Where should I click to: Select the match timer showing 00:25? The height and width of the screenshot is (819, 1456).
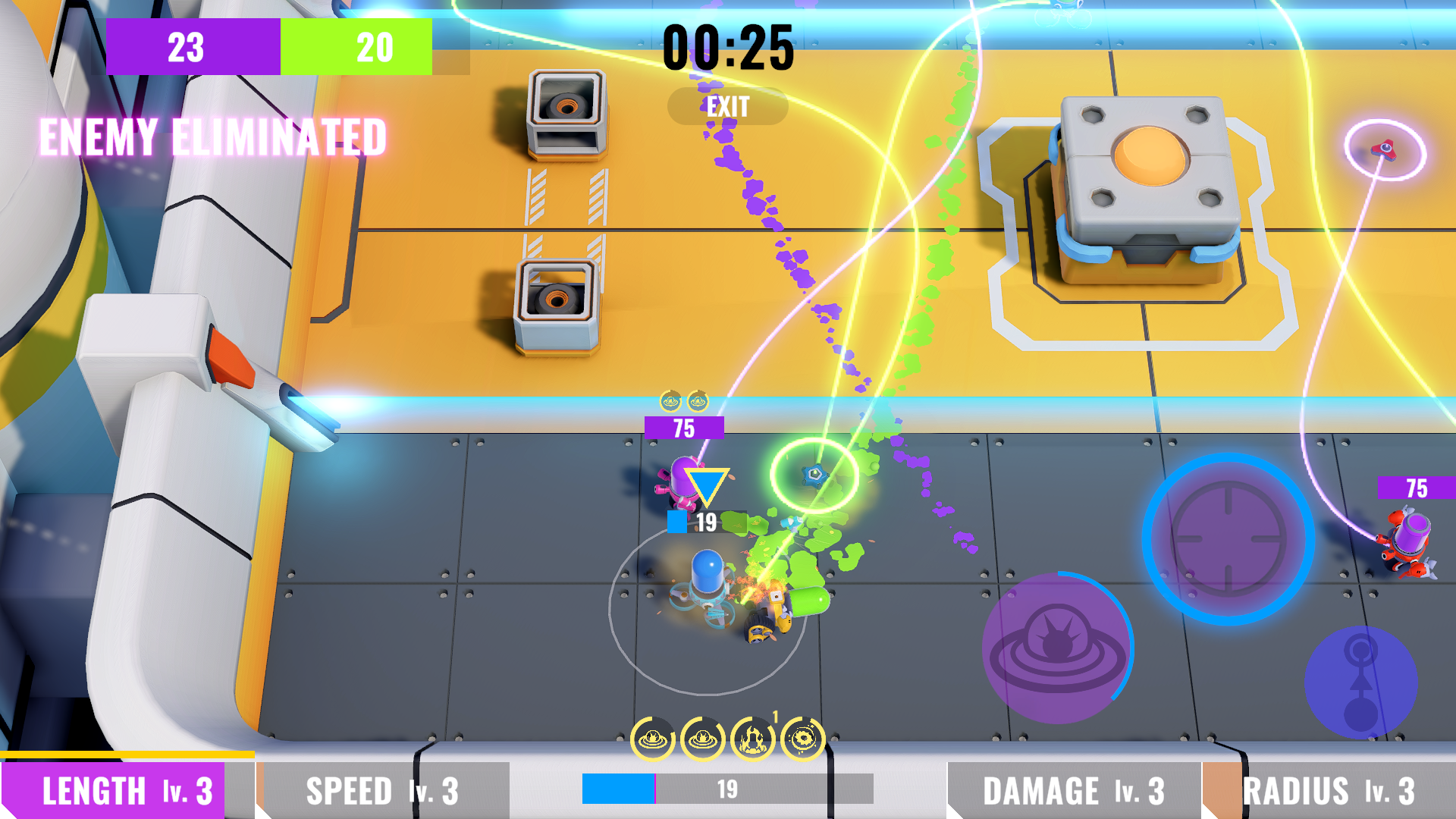pos(730,48)
